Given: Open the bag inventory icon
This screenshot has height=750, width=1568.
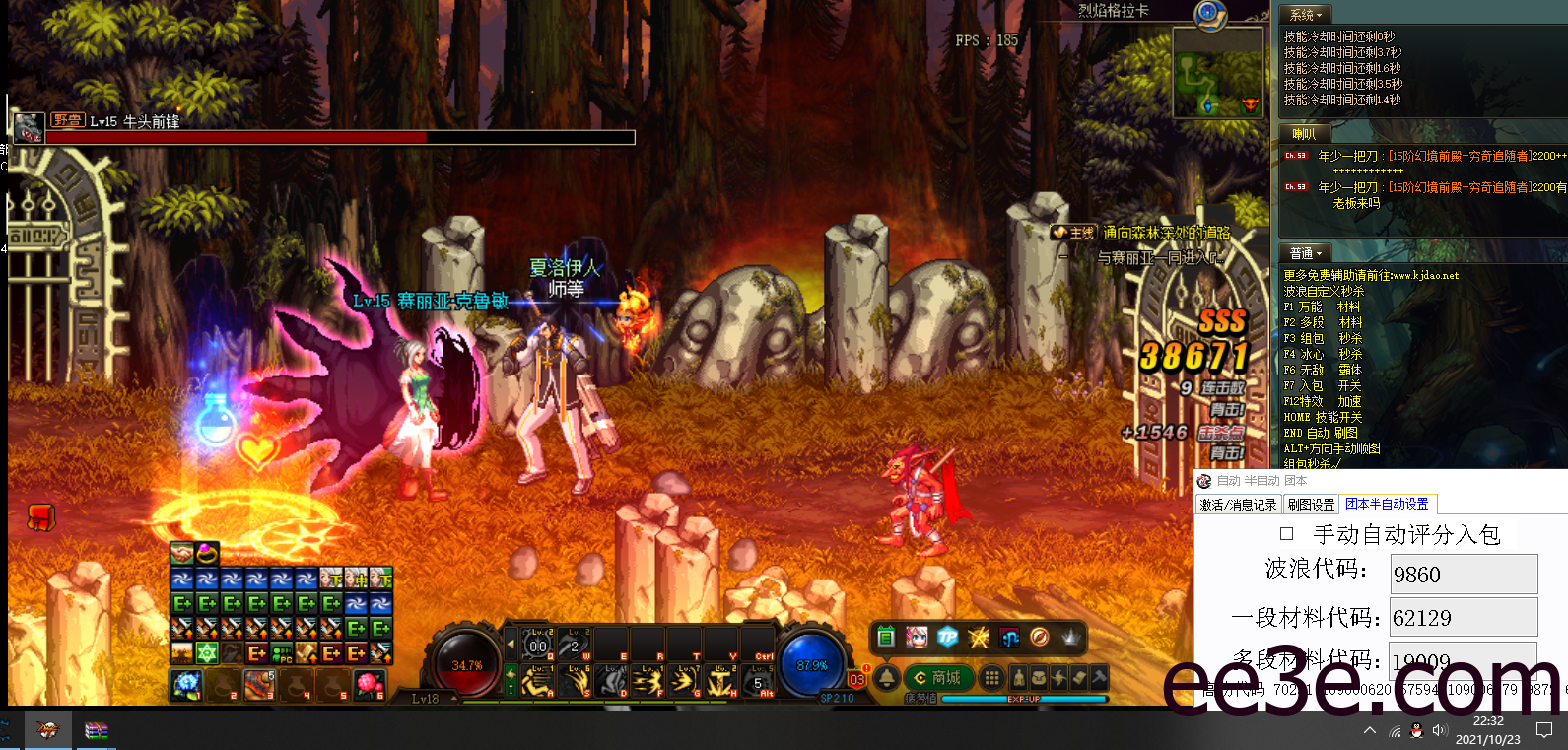Looking at the screenshot, I should pyautogui.click(x=1039, y=678).
